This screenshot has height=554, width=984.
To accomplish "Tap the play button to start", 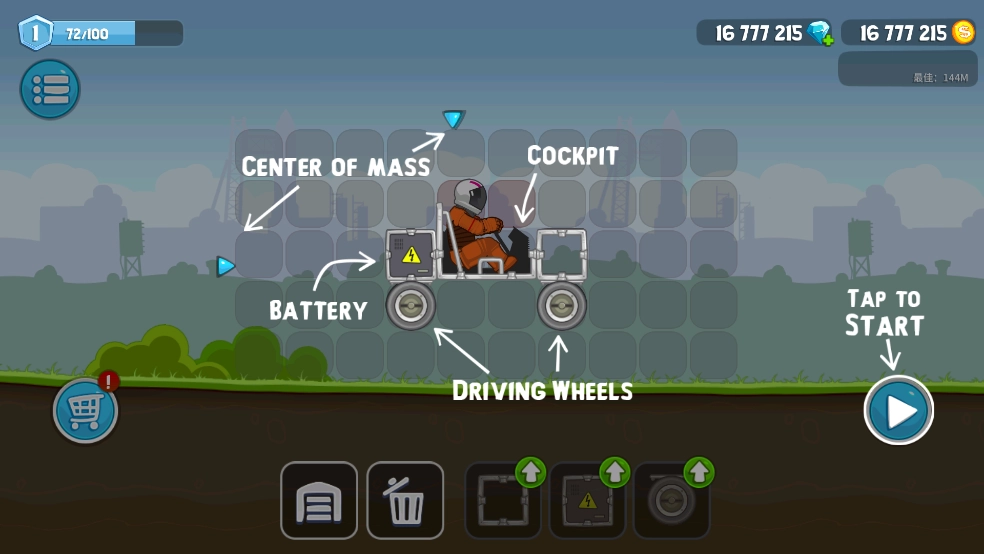I will click(899, 410).
